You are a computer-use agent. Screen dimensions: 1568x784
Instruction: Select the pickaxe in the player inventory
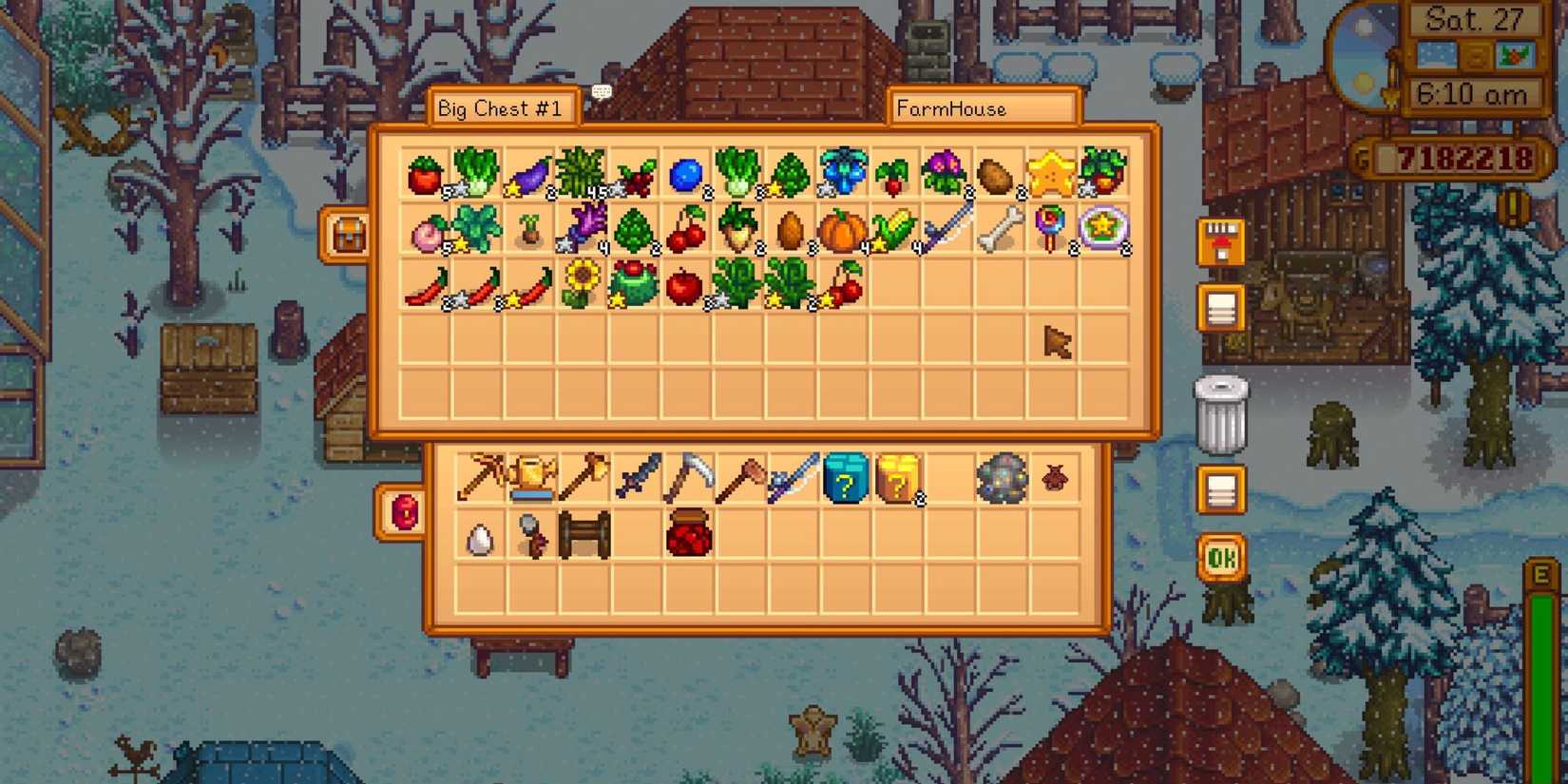coord(700,480)
